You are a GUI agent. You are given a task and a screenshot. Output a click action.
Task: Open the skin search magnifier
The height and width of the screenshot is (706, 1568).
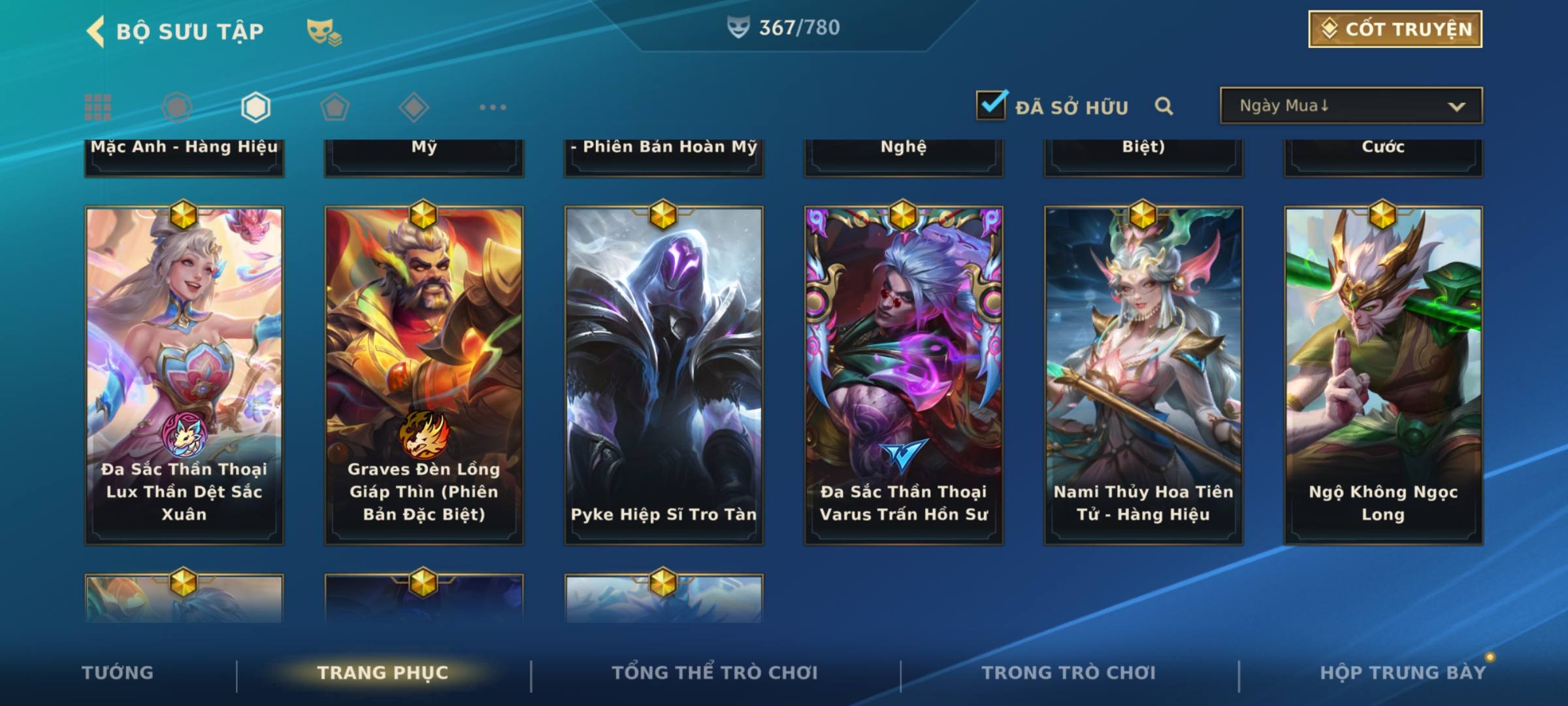point(1164,106)
